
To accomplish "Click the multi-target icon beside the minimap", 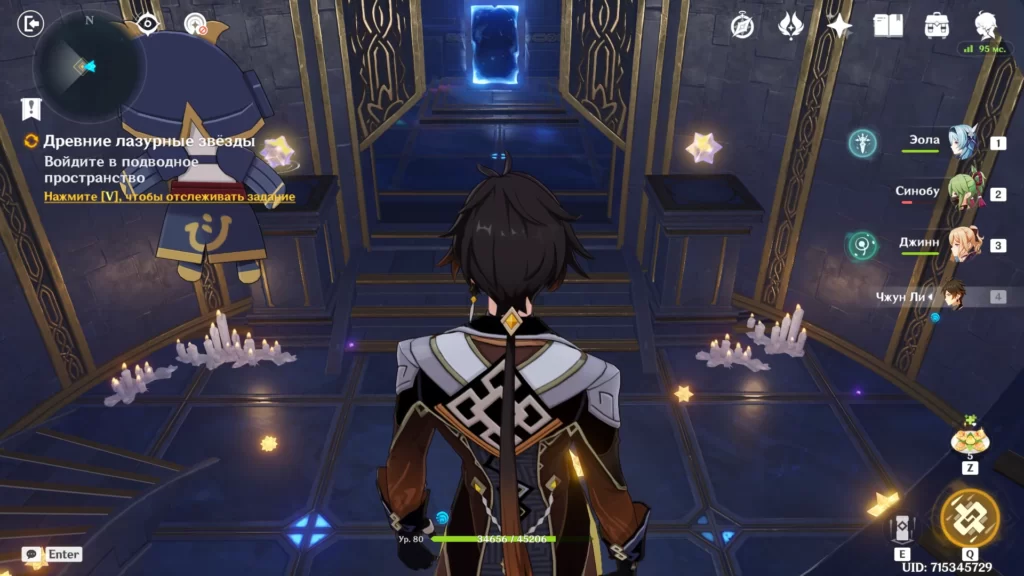I will pos(196,23).
